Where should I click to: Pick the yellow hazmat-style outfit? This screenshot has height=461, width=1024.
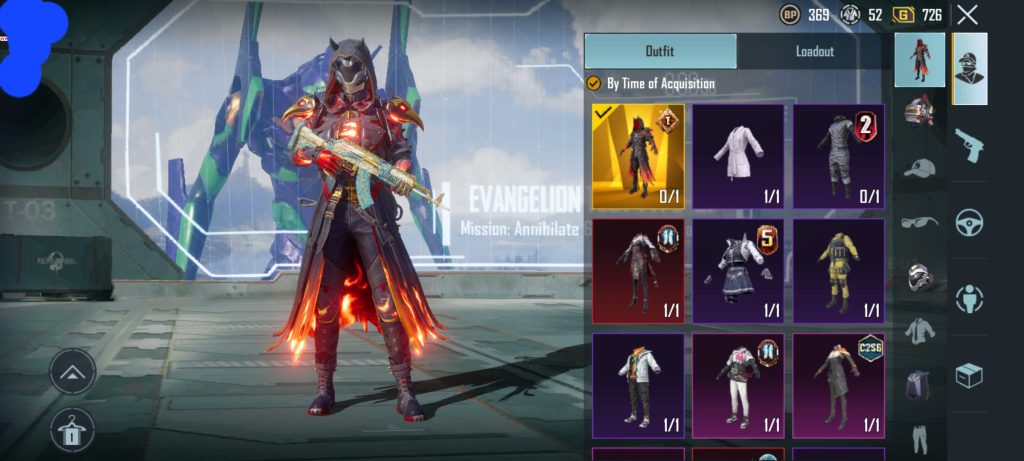[838, 271]
